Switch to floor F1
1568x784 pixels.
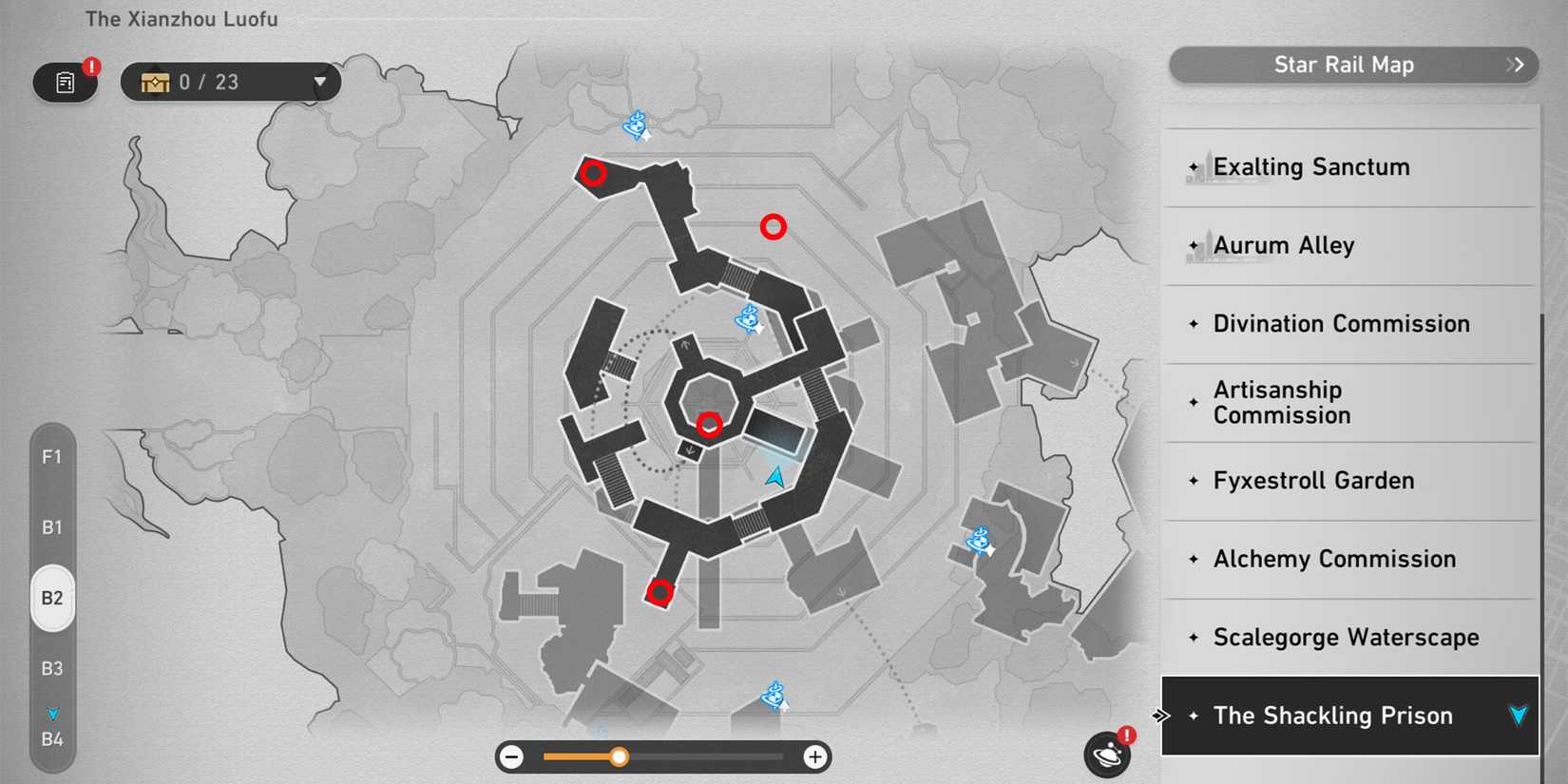point(52,457)
